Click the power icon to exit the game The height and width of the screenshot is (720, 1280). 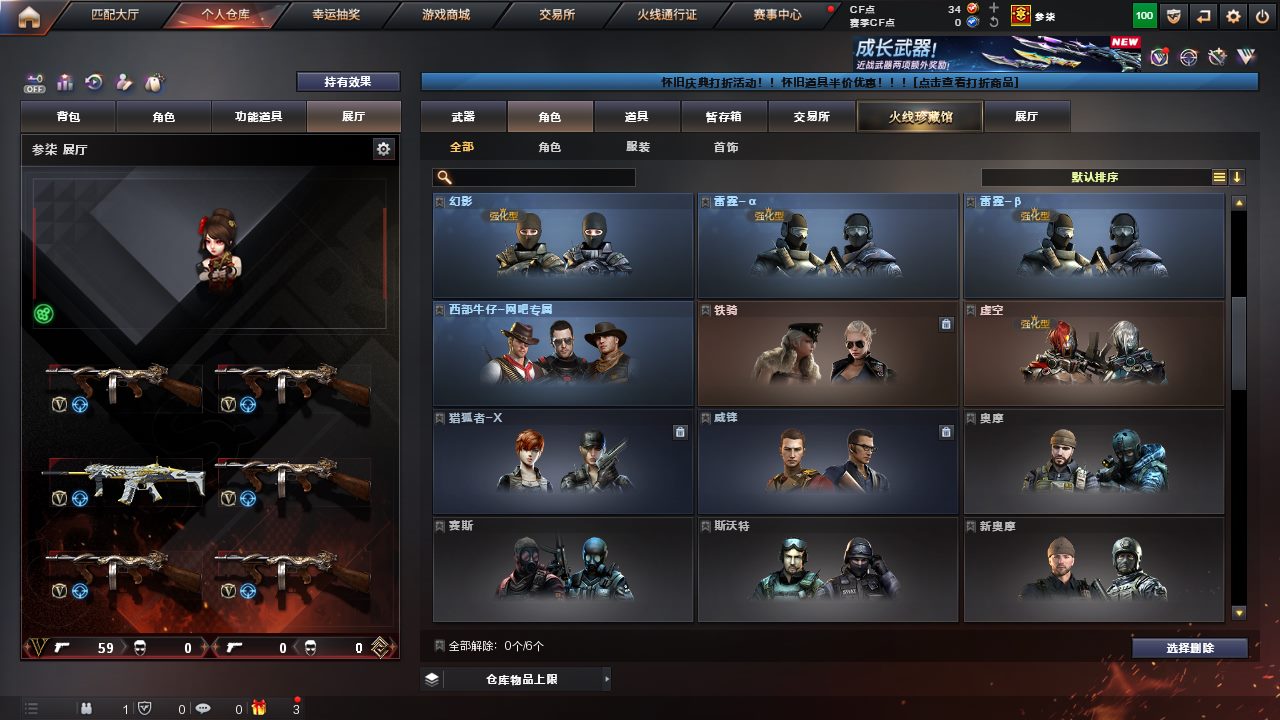[x=1262, y=16]
